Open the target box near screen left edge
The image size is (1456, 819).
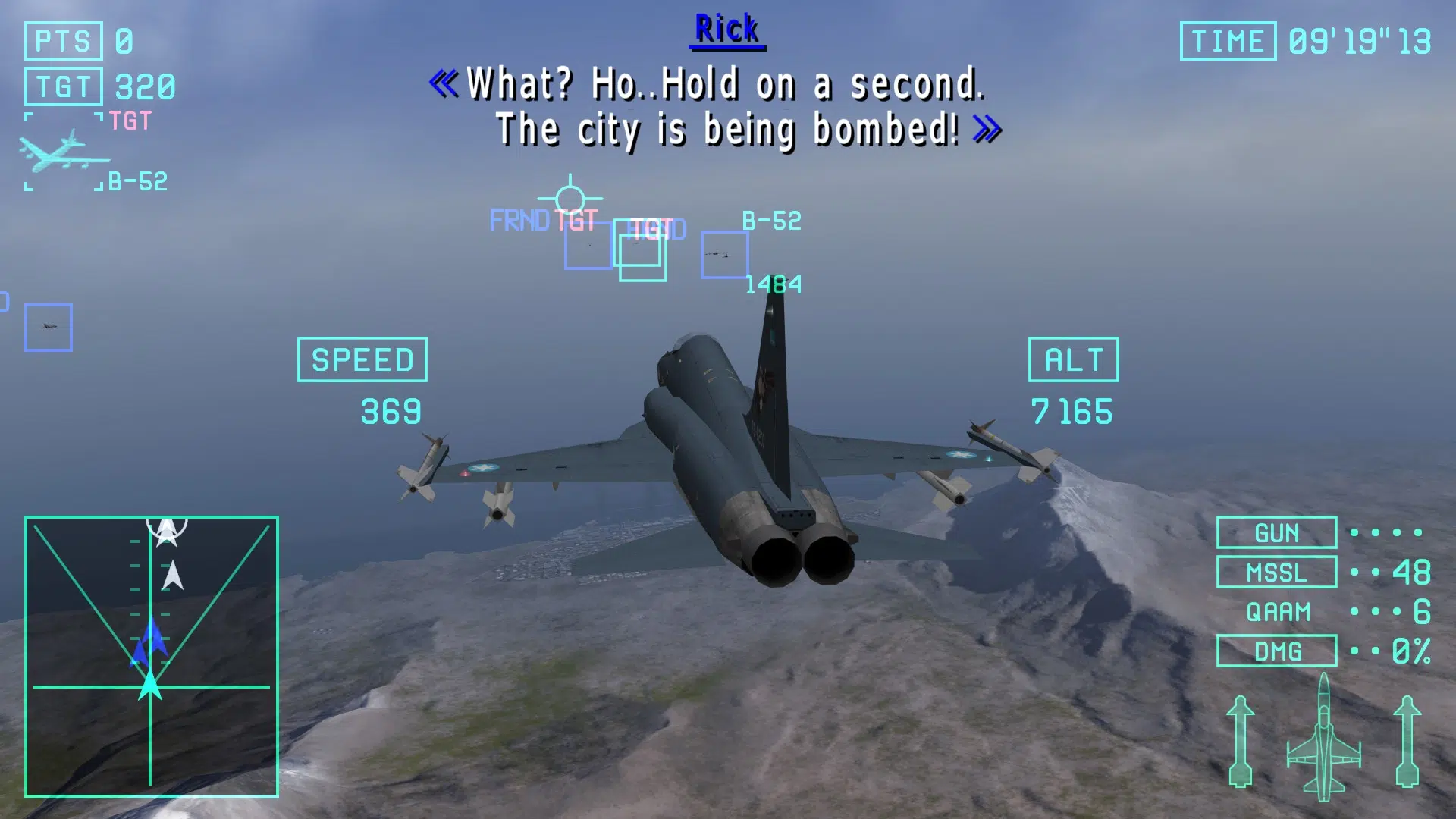coord(49,328)
